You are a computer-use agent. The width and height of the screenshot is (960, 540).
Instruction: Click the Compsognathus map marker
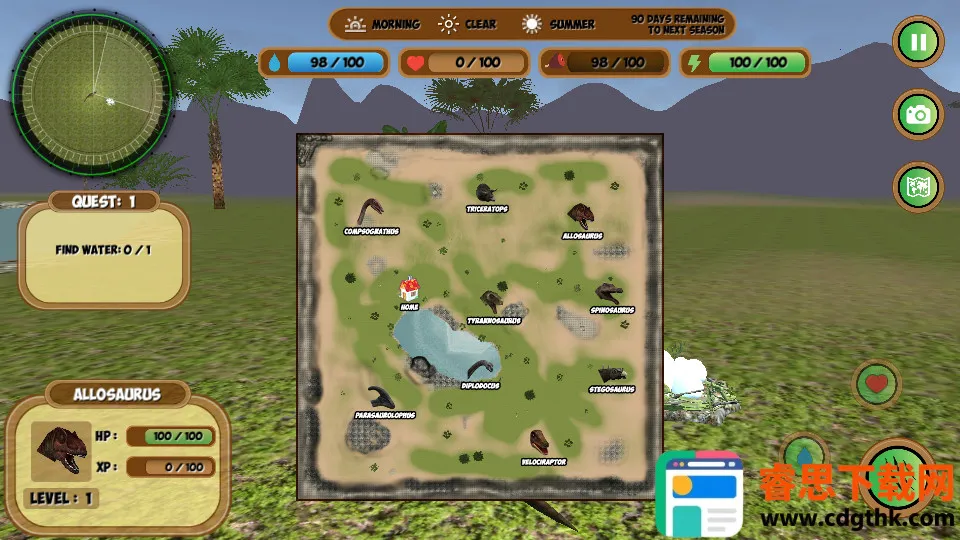pos(371,212)
